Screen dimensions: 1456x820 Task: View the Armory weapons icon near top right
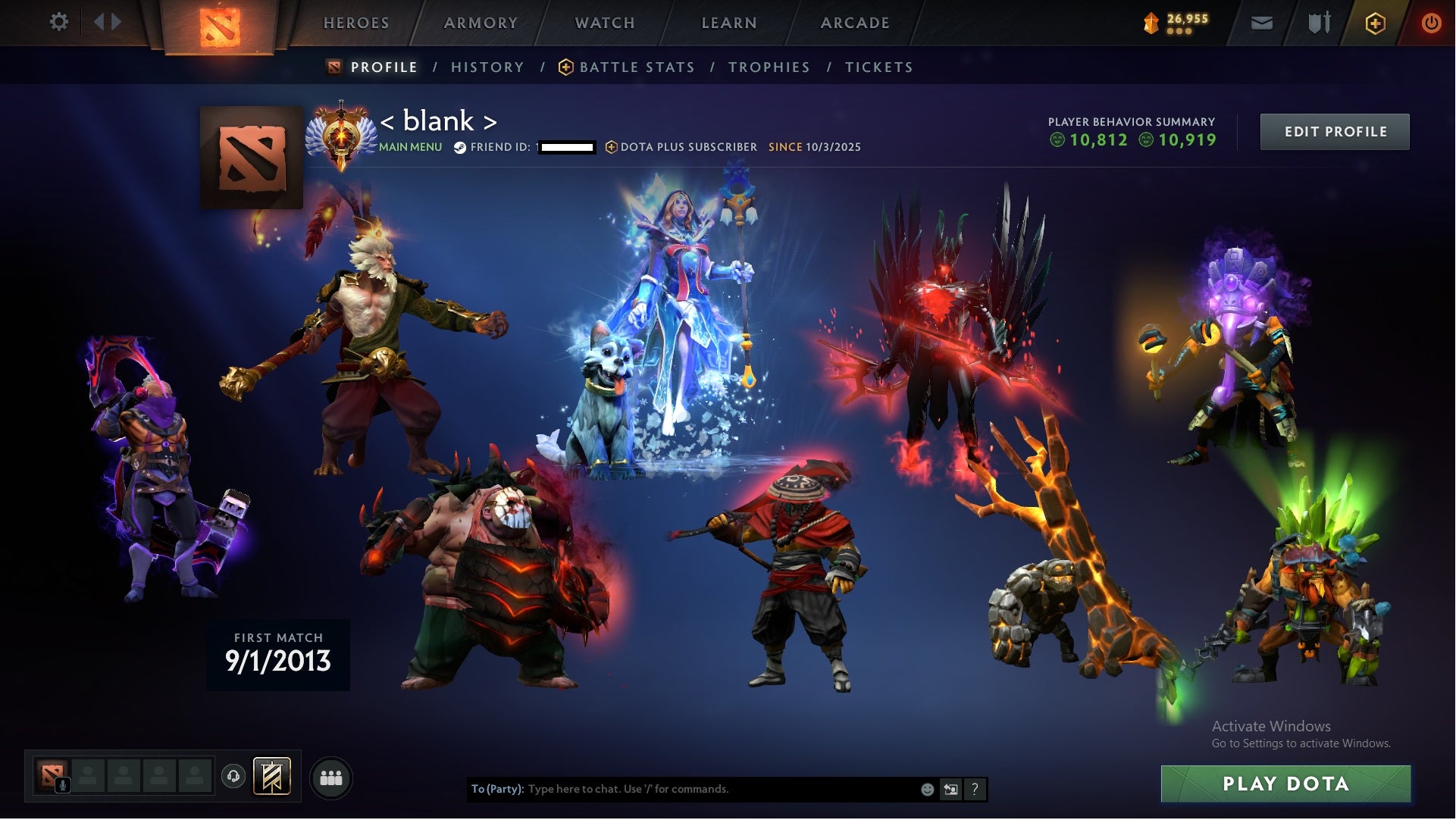point(1318,23)
